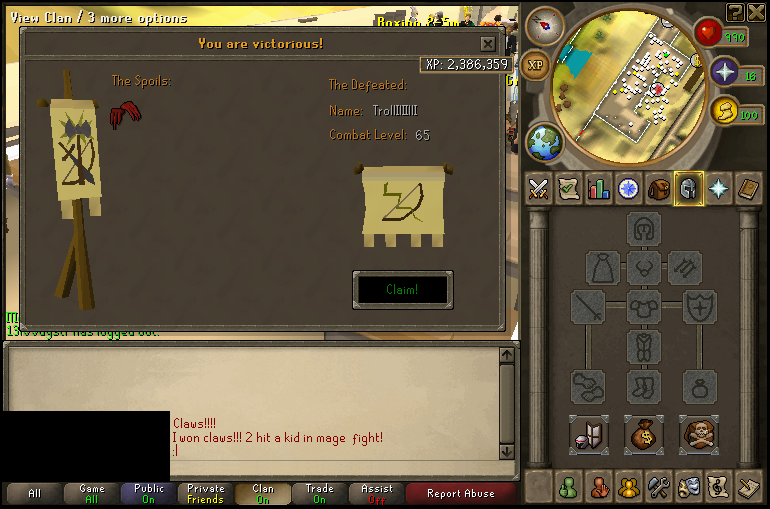Open the backpack inventory tab

point(658,188)
